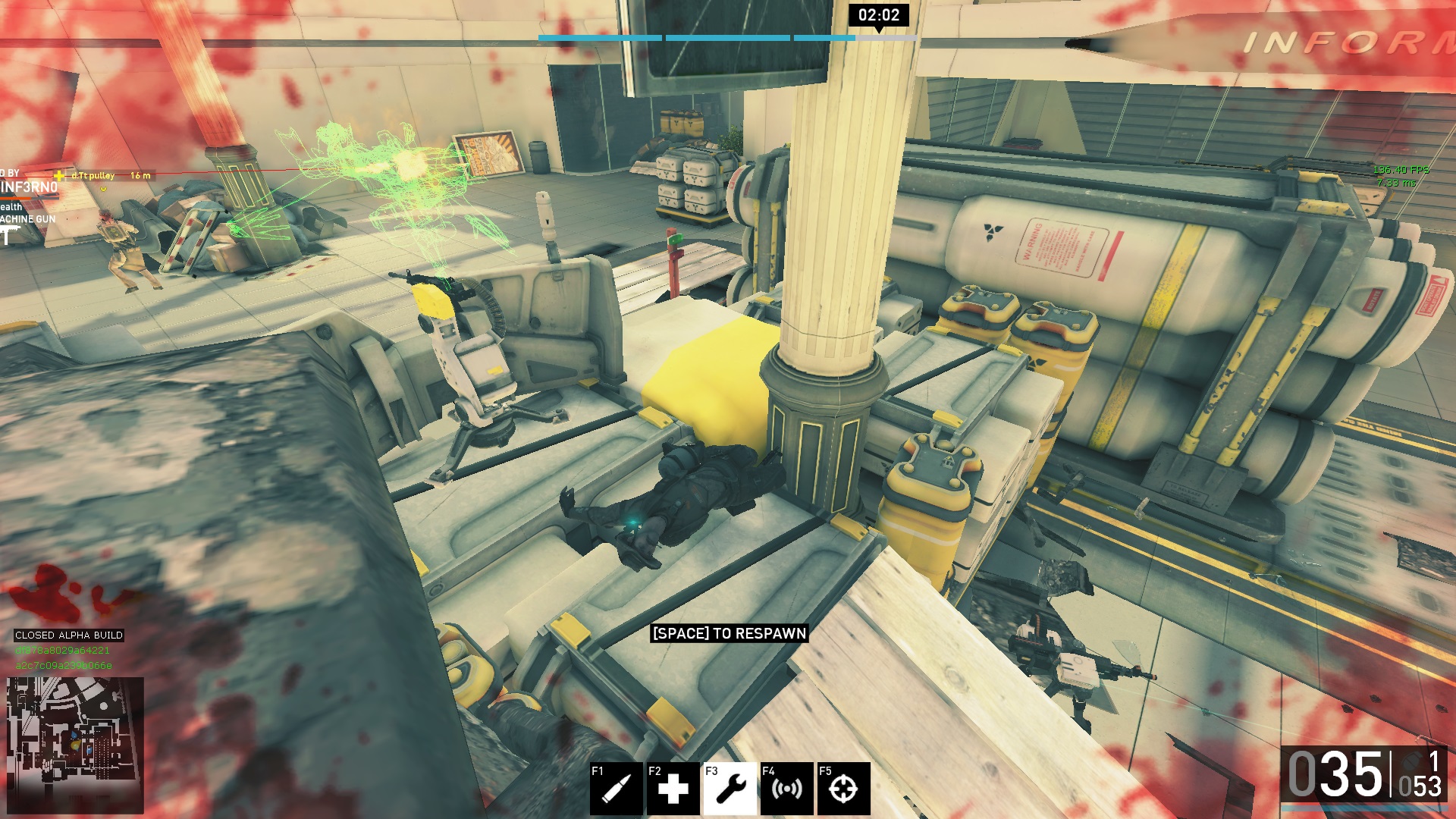The height and width of the screenshot is (819, 1456).
Task: Select the F3 wrench engineer icon
Action: click(x=730, y=789)
